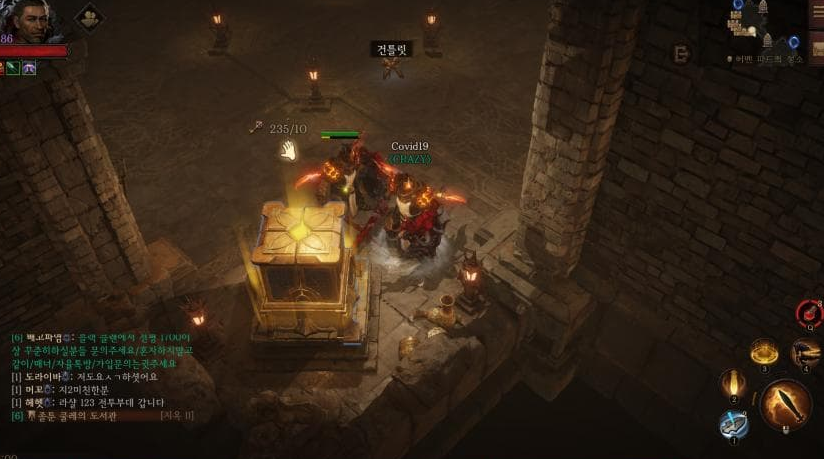Image resolution: width=824 pixels, height=459 pixels.
Task: Activate the golden ring skill
Action: coord(766,353)
